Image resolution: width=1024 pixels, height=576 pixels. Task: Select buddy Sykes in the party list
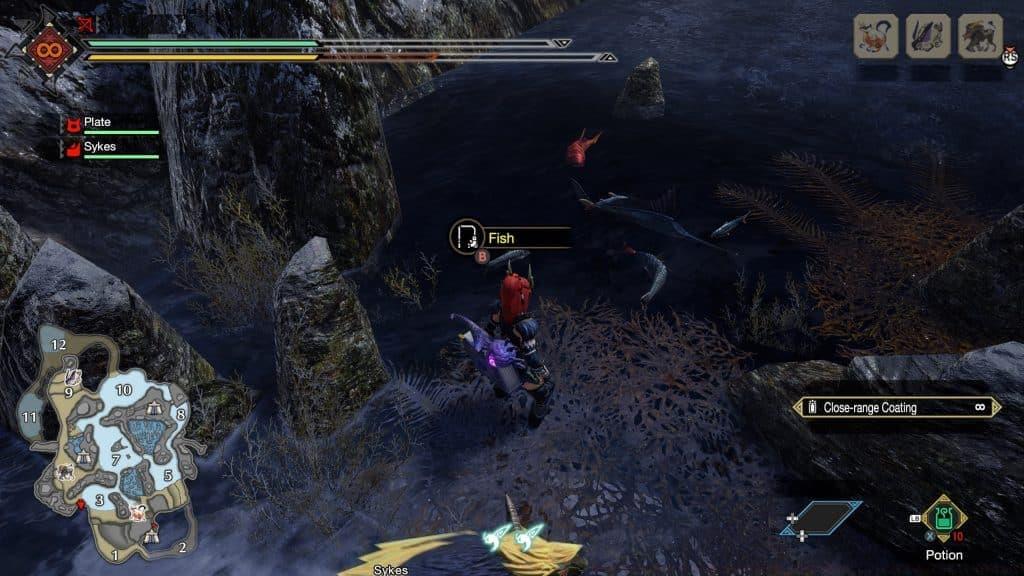point(99,146)
